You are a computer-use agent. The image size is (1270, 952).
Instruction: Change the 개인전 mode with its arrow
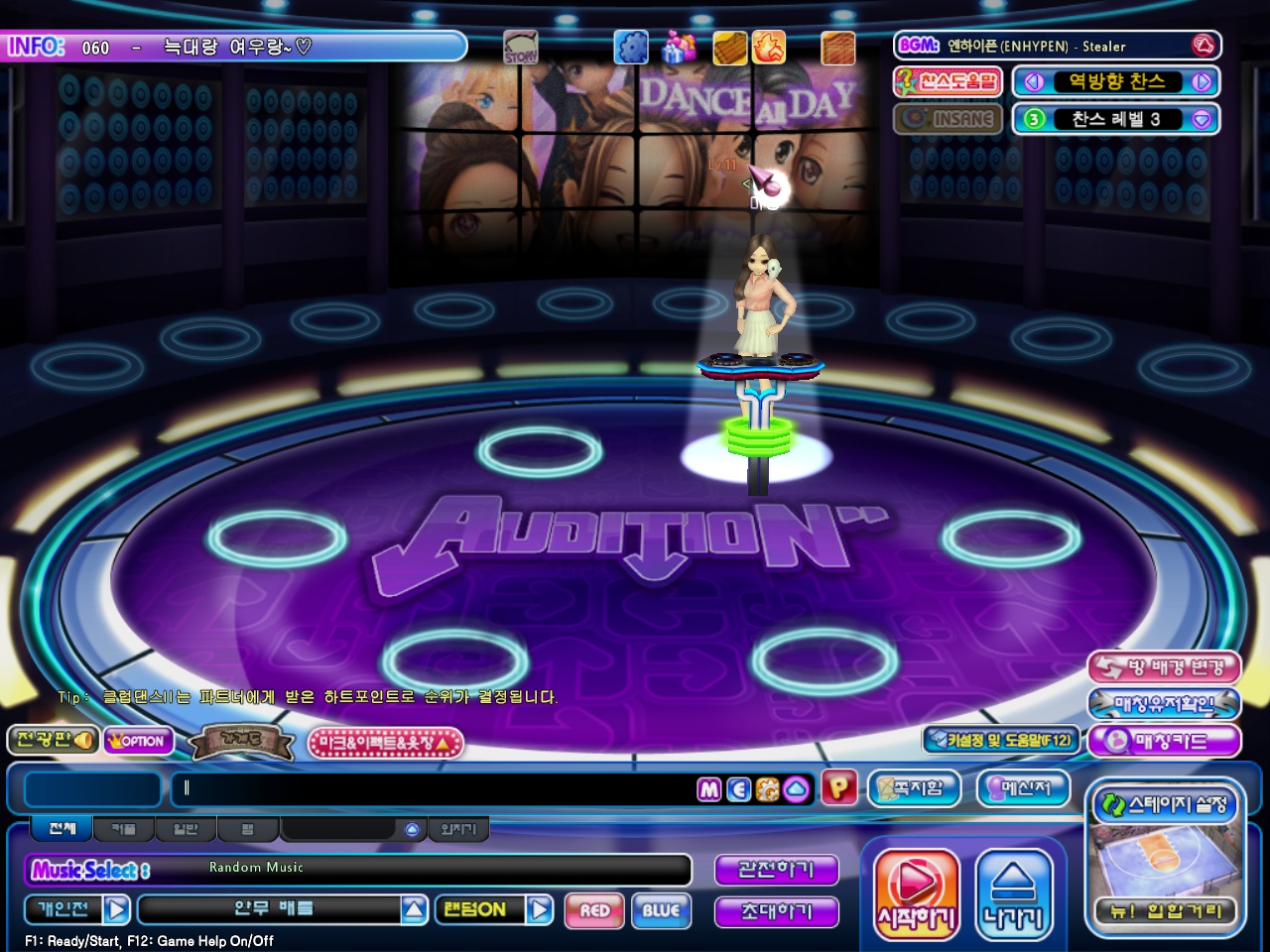click(116, 909)
